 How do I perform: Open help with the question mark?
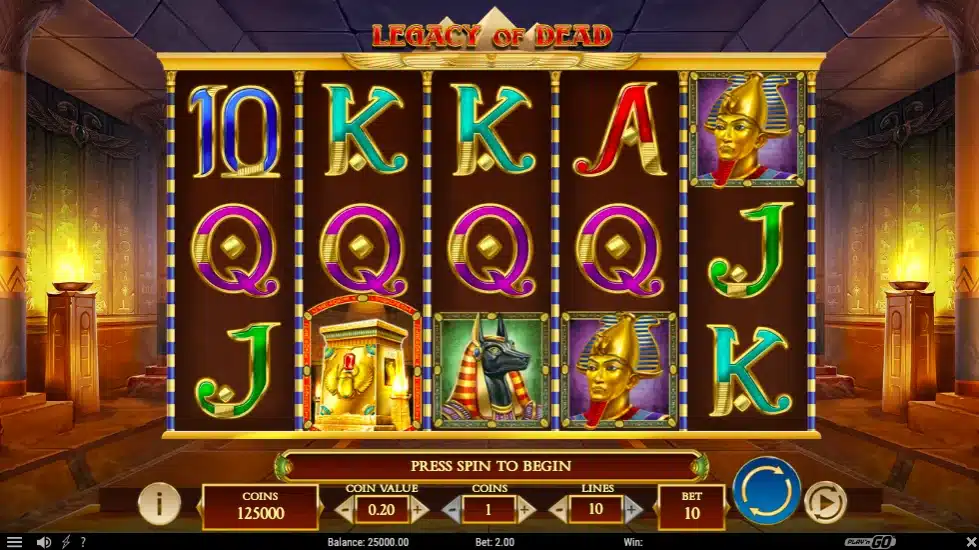pos(83,542)
